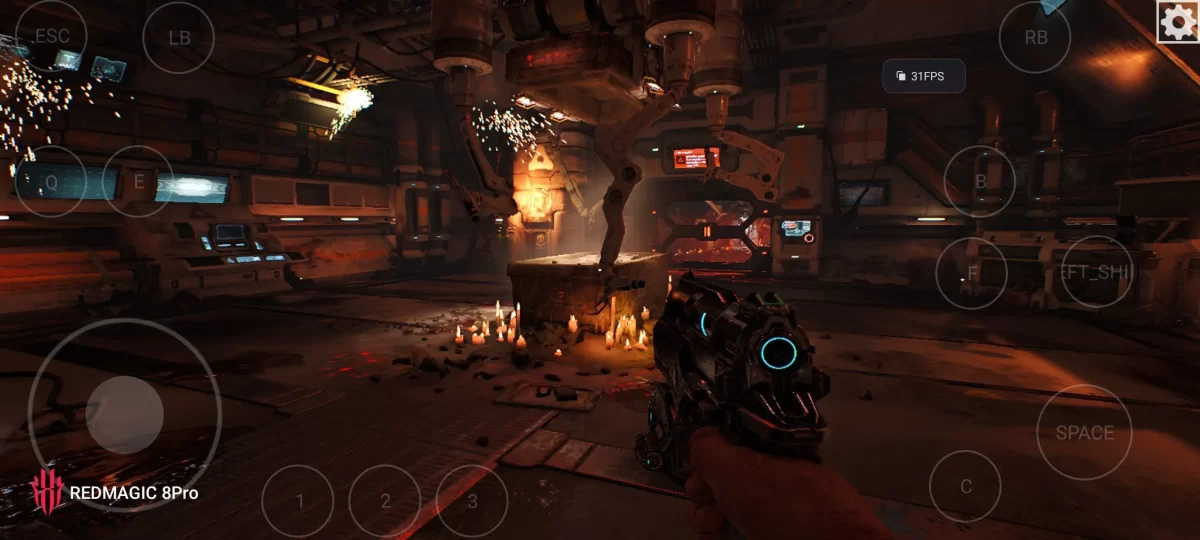
Task: Tap the Q overlay button
Action: [x=51, y=181]
